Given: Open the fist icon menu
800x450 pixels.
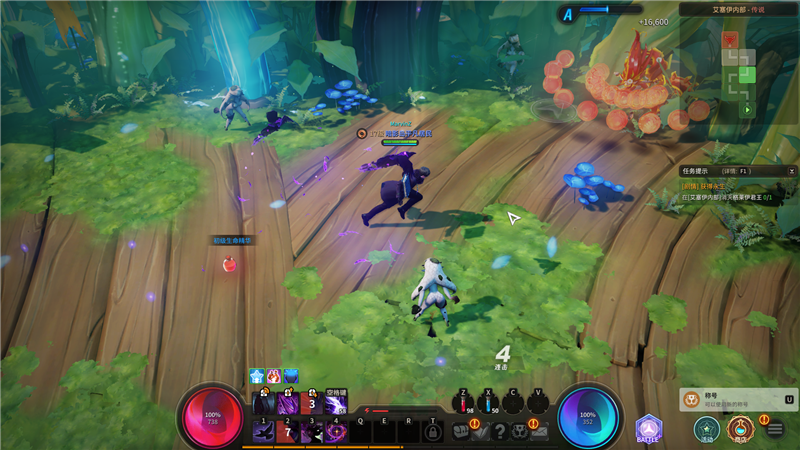Looking at the screenshot, I should click(462, 431).
